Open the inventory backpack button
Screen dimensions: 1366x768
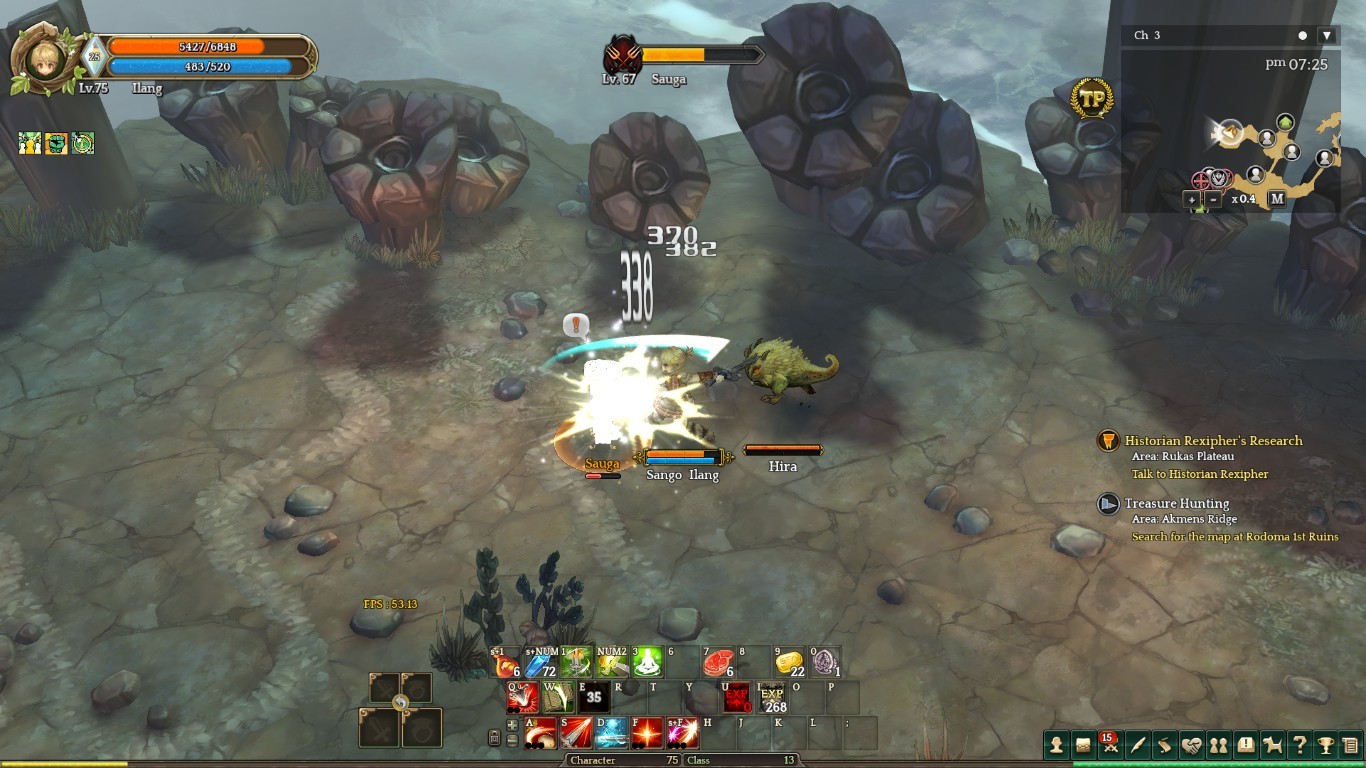point(1082,745)
